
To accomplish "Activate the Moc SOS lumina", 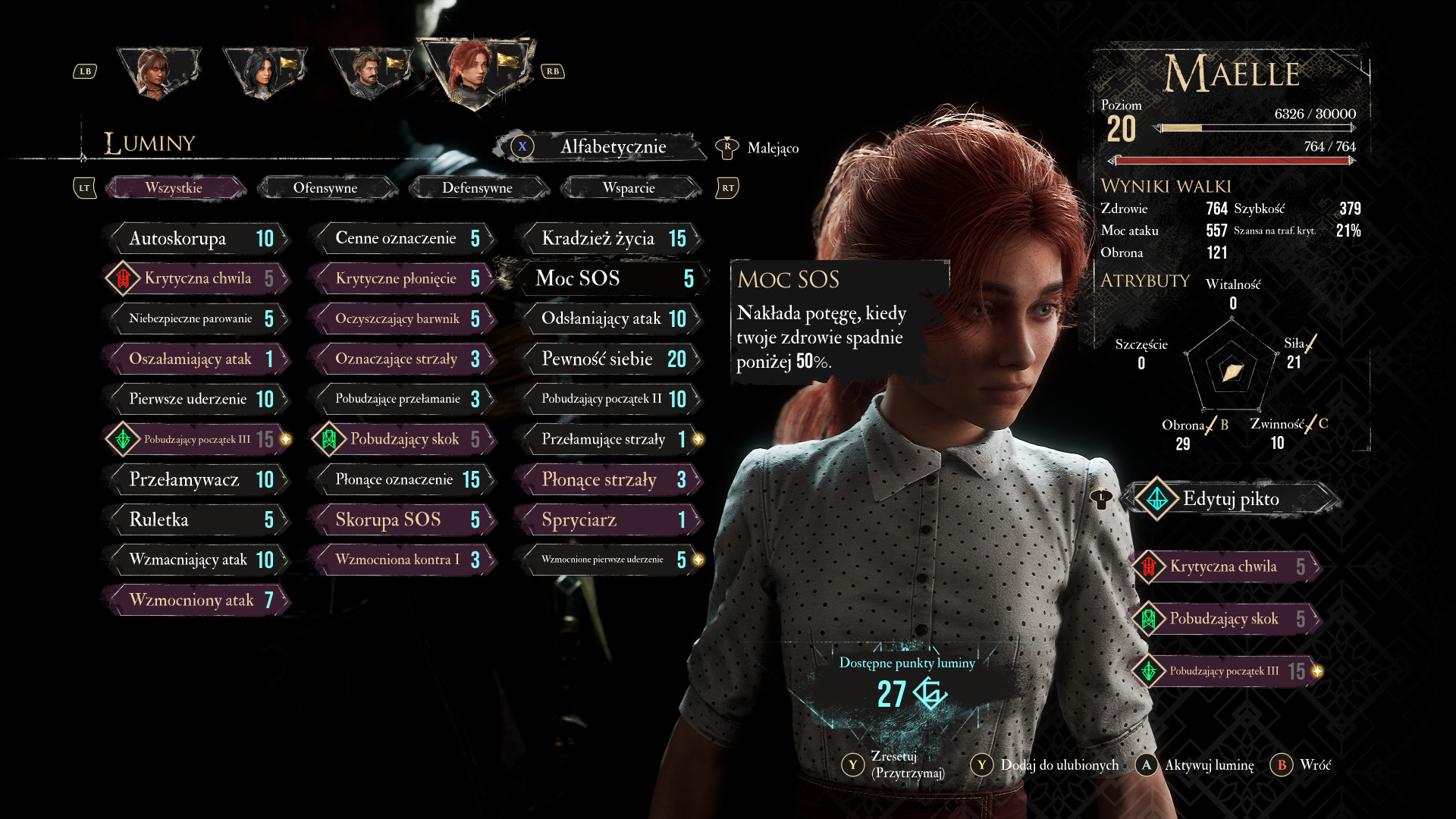I will point(610,279).
